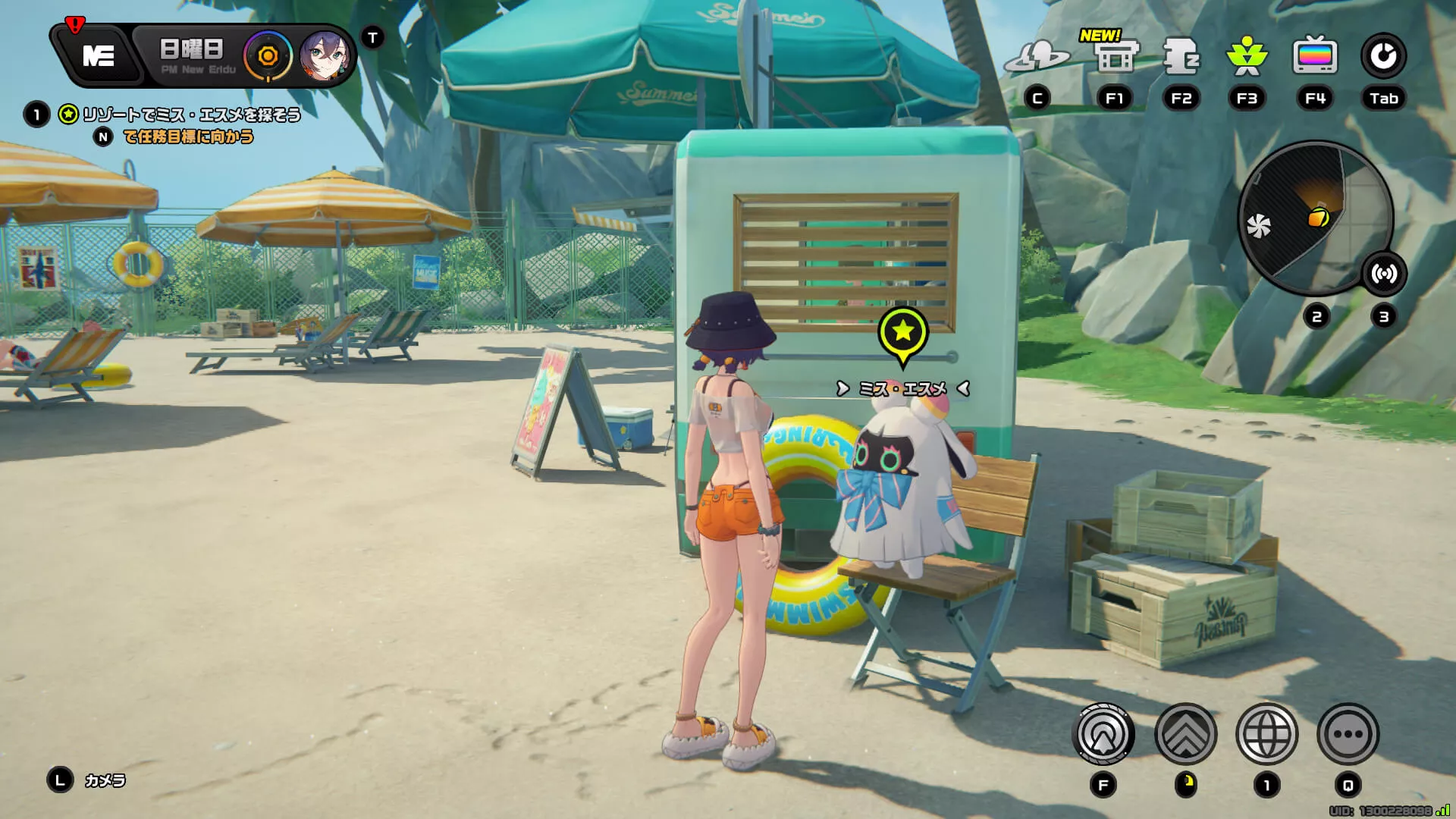Open the tracked Miss Esme quest objective
This screenshot has width=1456, height=819.
point(191,115)
